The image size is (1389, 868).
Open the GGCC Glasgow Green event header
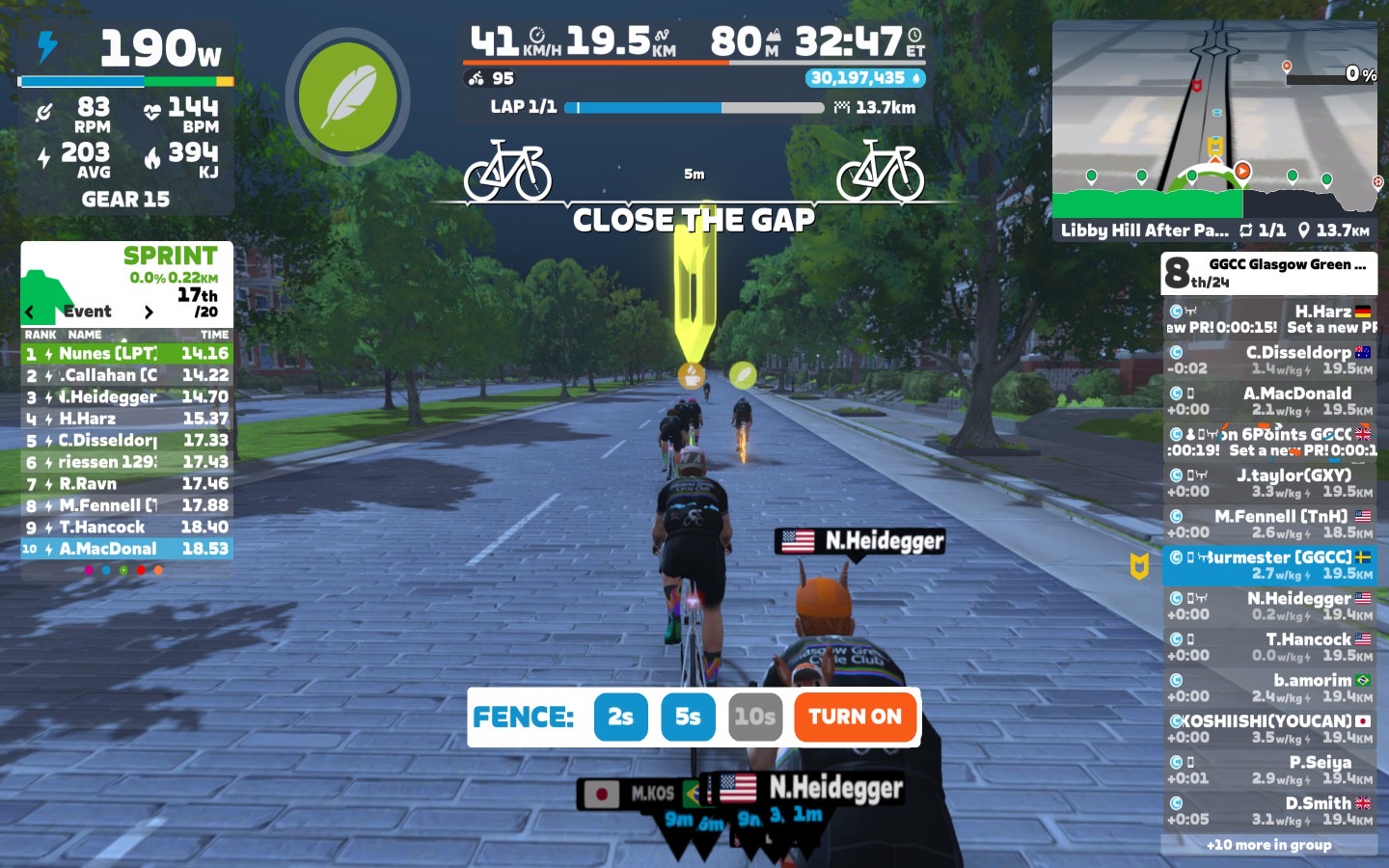tap(1269, 273)
